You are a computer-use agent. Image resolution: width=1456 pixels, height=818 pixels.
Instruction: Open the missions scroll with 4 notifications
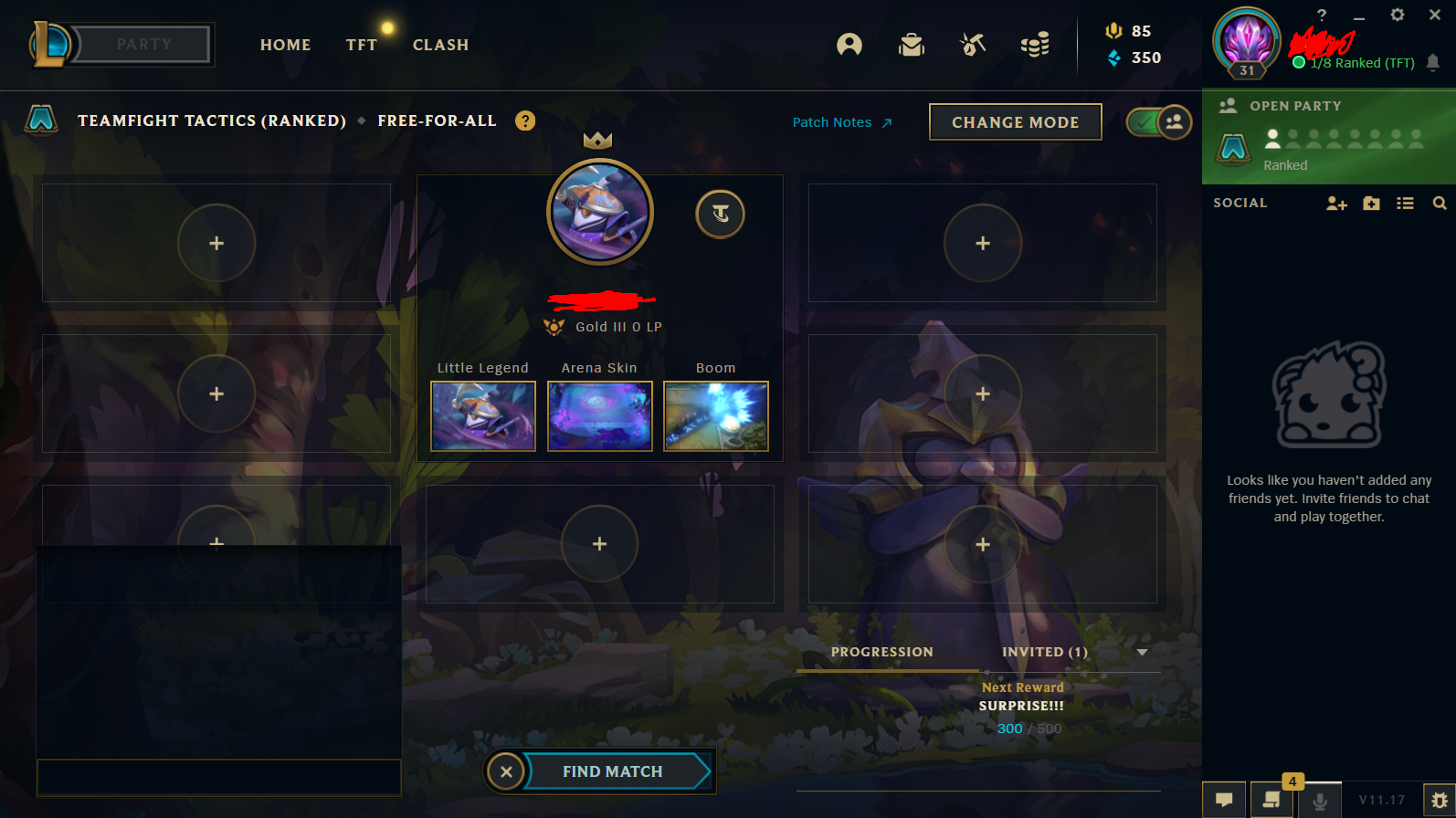1271,800
